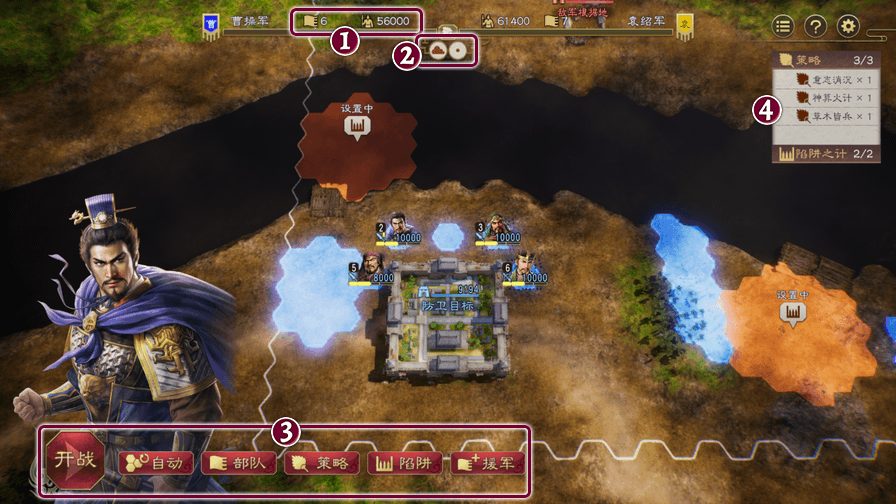Open the gear settings

point(848,27)
